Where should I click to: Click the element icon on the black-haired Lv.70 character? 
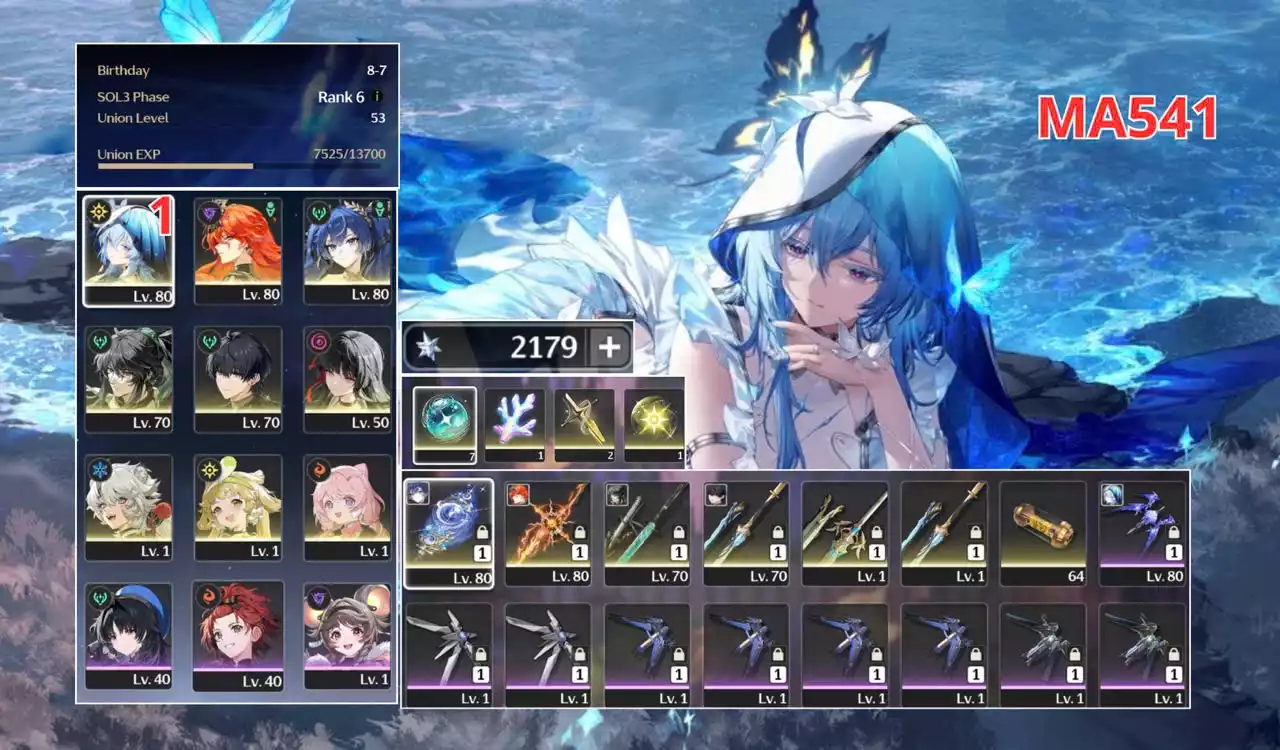click(x=208, y=344)
